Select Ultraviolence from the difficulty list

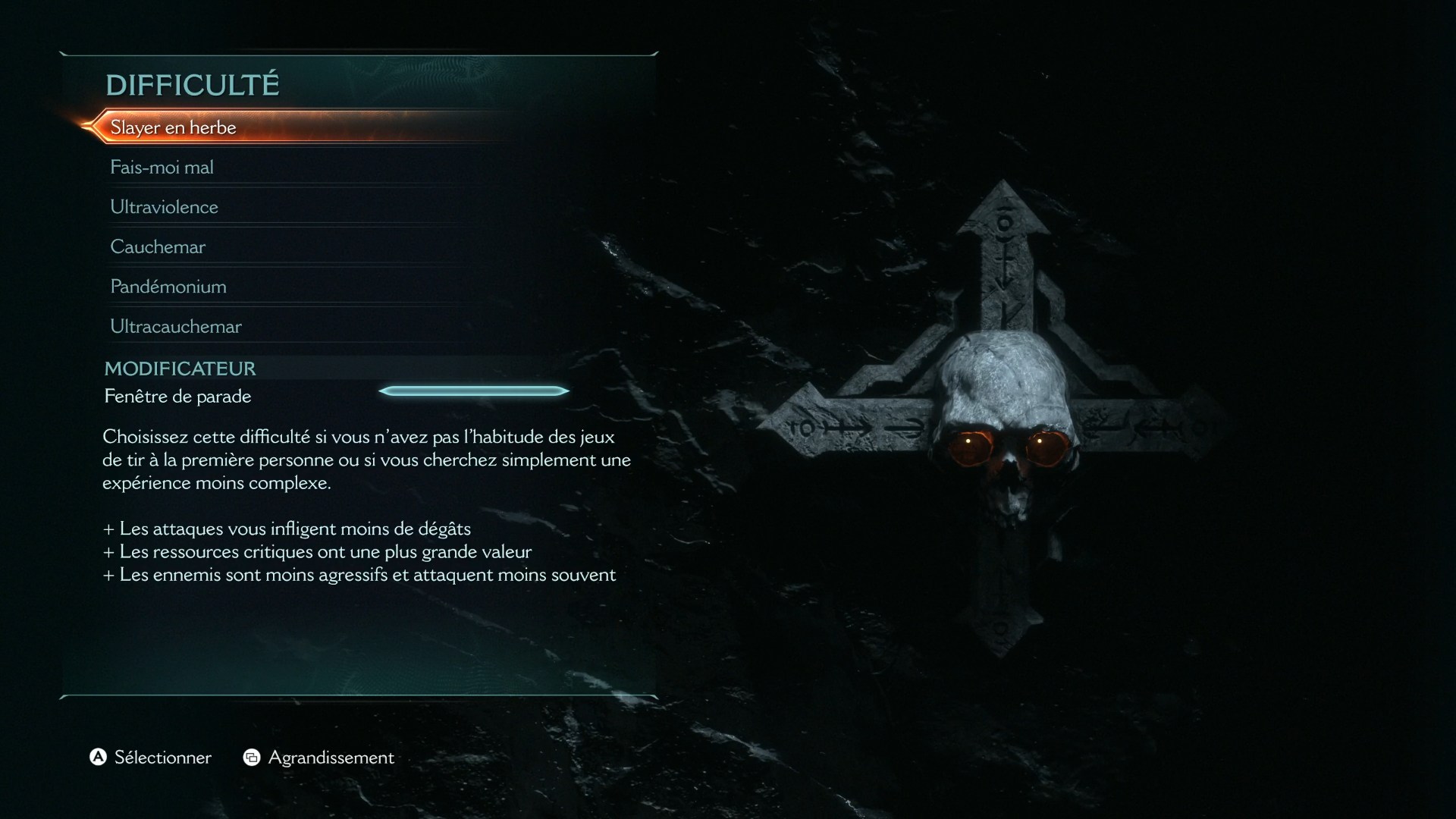click(164, 206)
